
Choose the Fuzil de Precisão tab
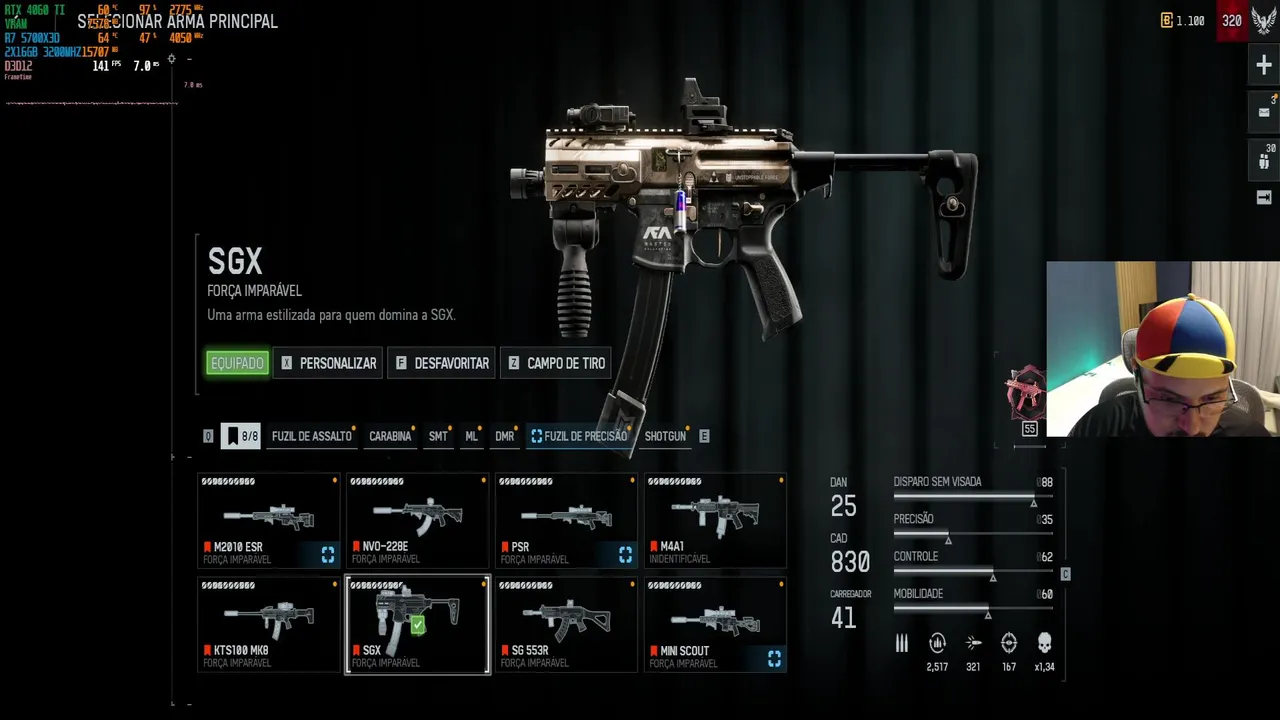pos(580,436)
